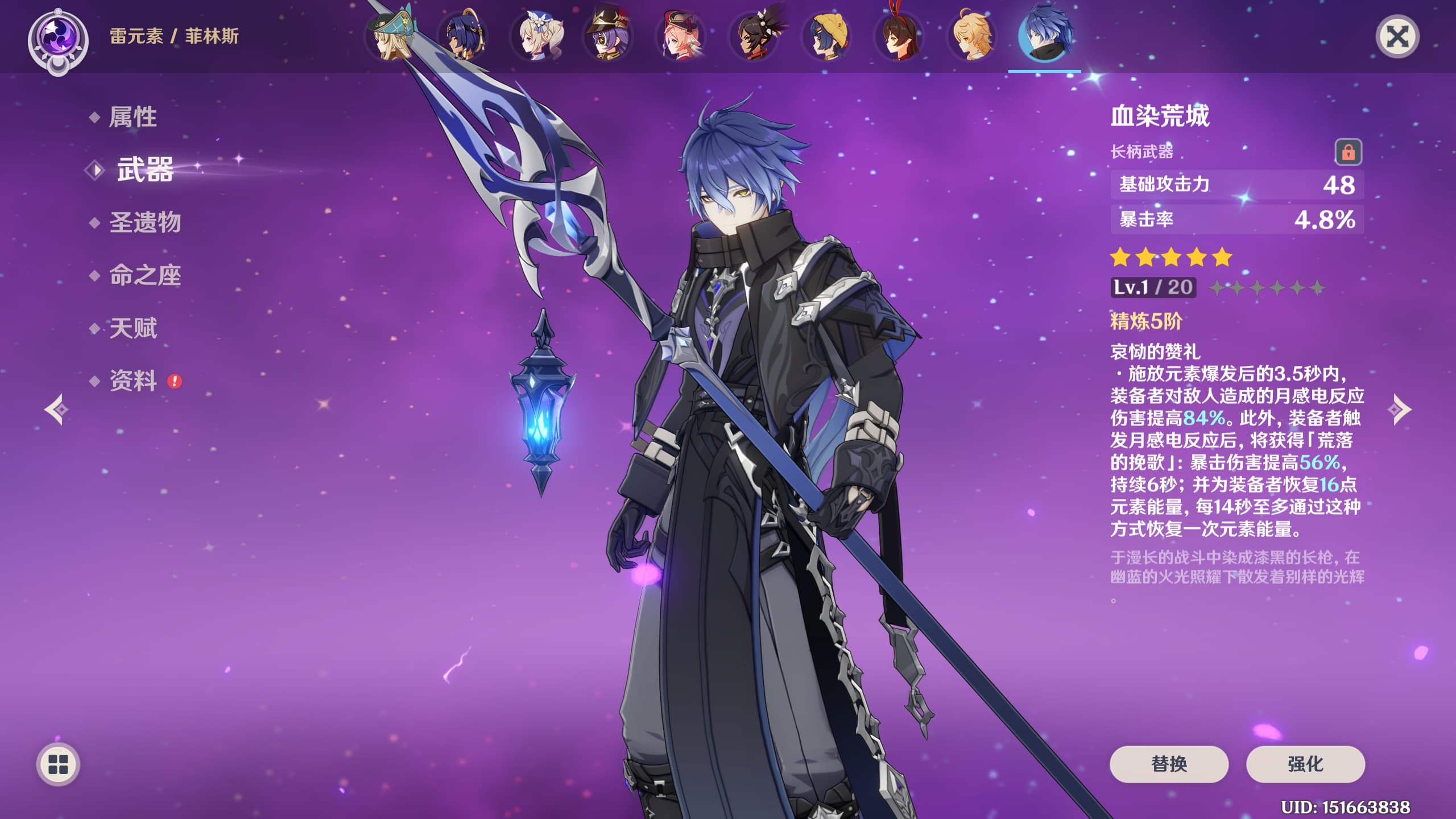
Task: Select Barbara's portrait with white-blue hat
Action: click(x=536, y=36)
